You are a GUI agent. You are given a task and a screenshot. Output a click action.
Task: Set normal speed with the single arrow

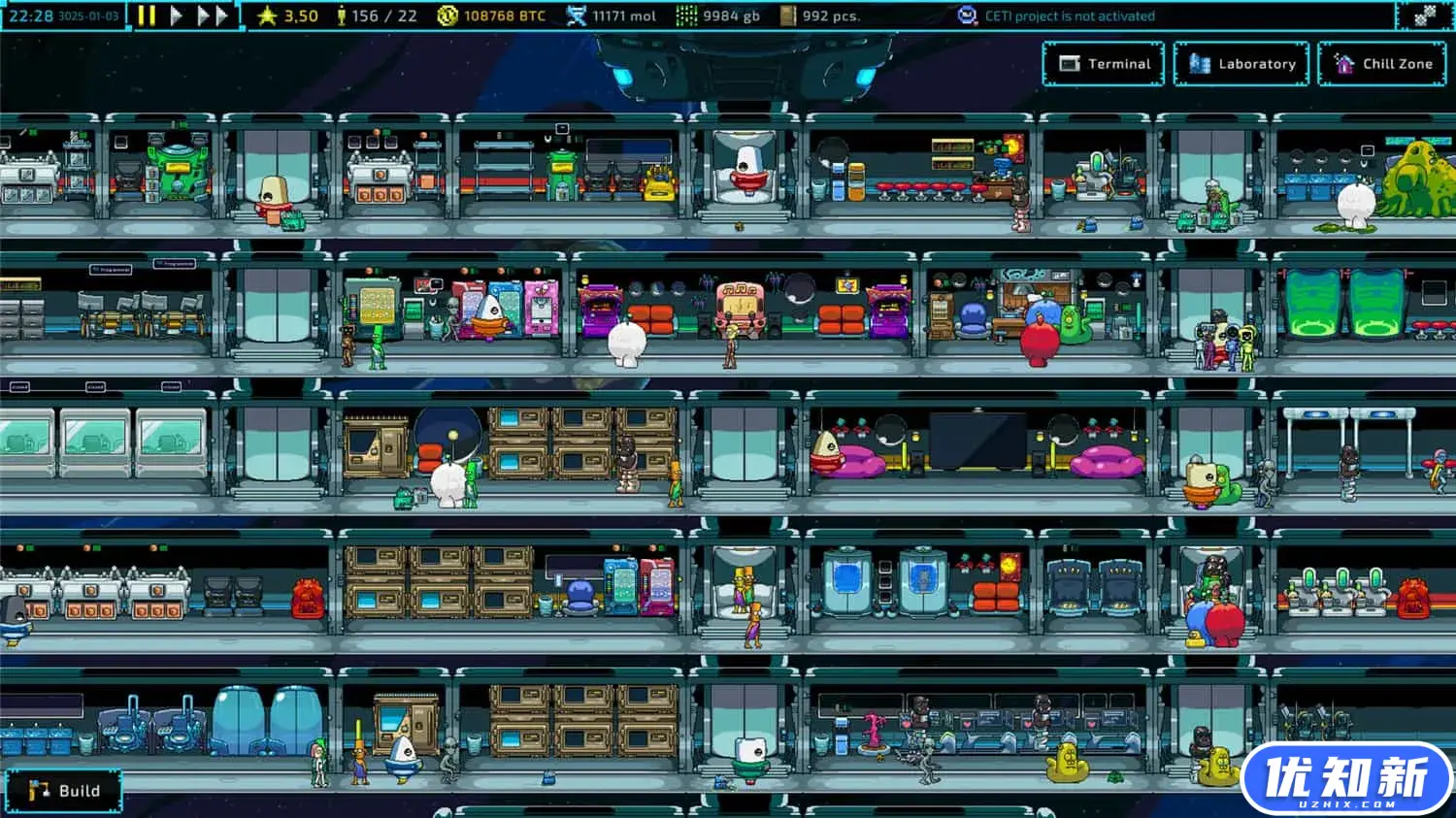tap(177, 16)
